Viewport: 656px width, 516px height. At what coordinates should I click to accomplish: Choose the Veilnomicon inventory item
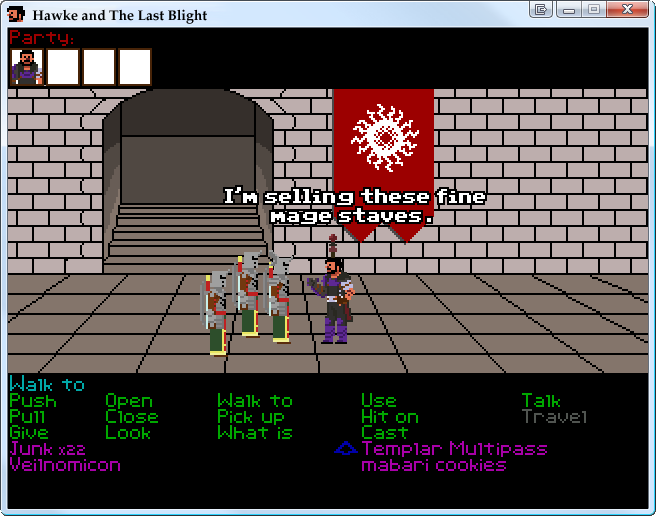point(64,465)
